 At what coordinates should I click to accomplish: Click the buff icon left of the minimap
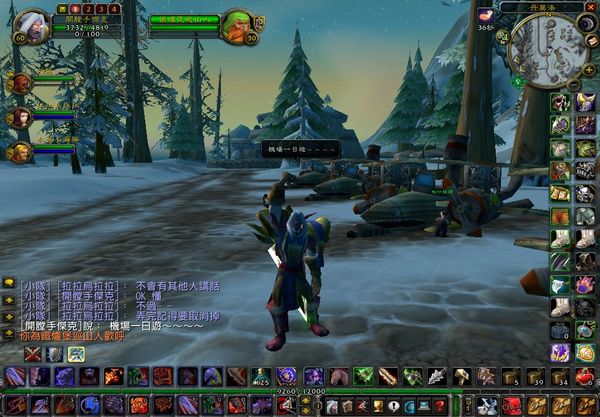[486, 16]
